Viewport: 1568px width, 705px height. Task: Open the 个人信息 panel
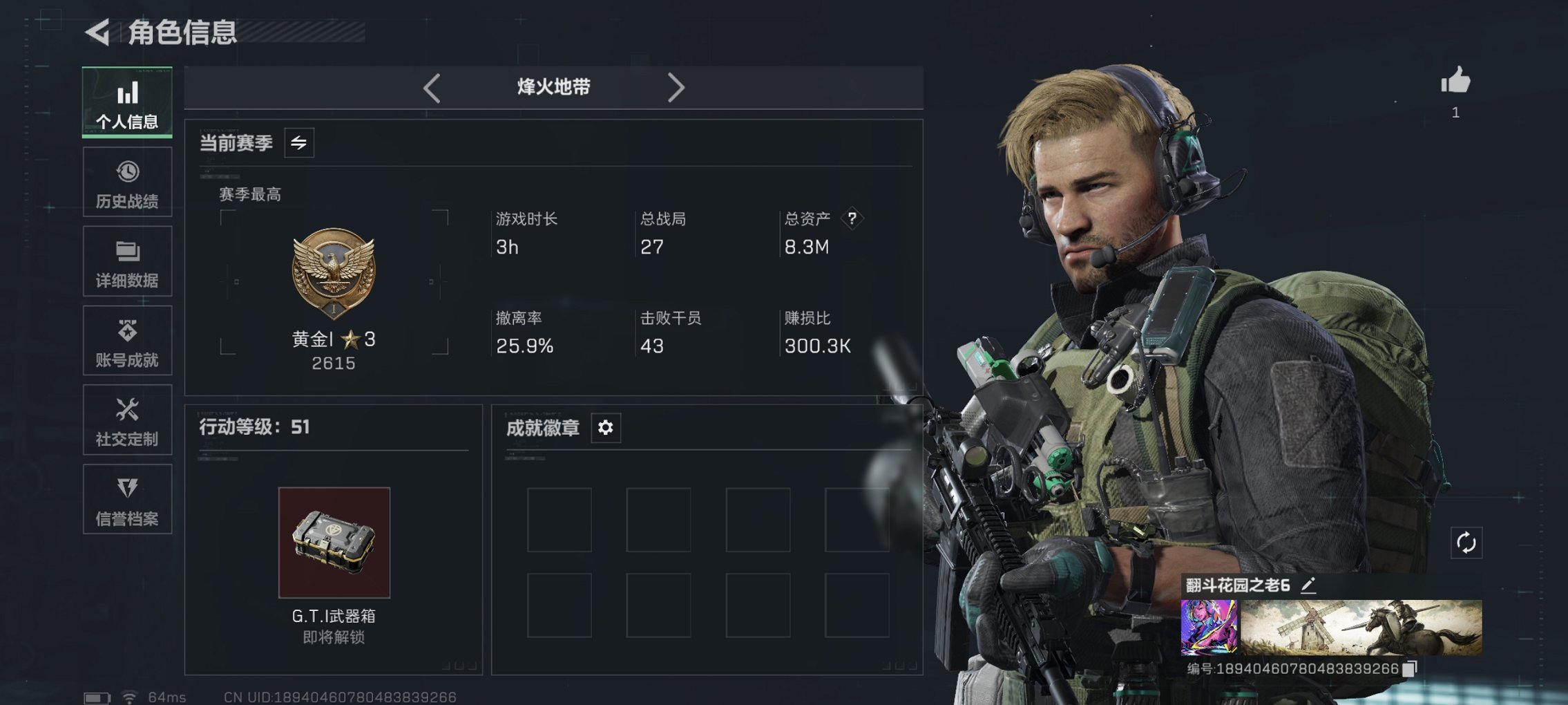click(127, 102)
